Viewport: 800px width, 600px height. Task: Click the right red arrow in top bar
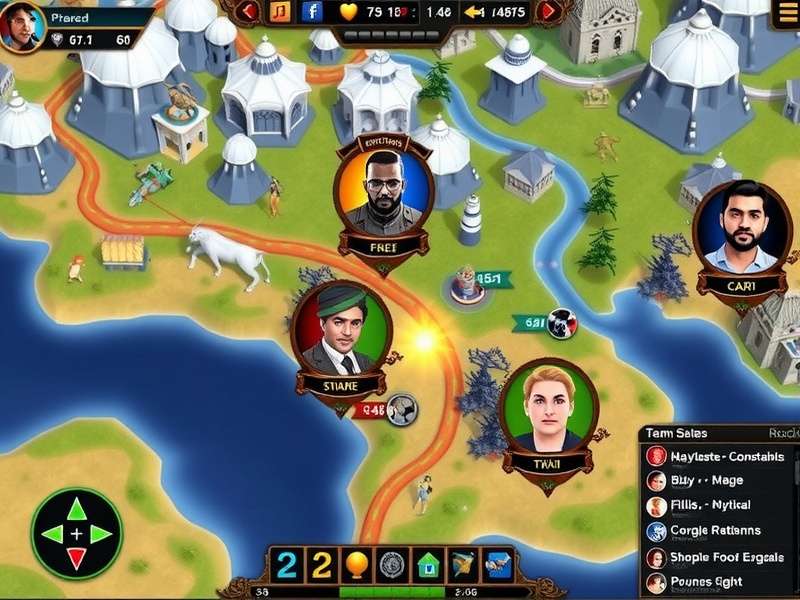[x=549, y=12]
